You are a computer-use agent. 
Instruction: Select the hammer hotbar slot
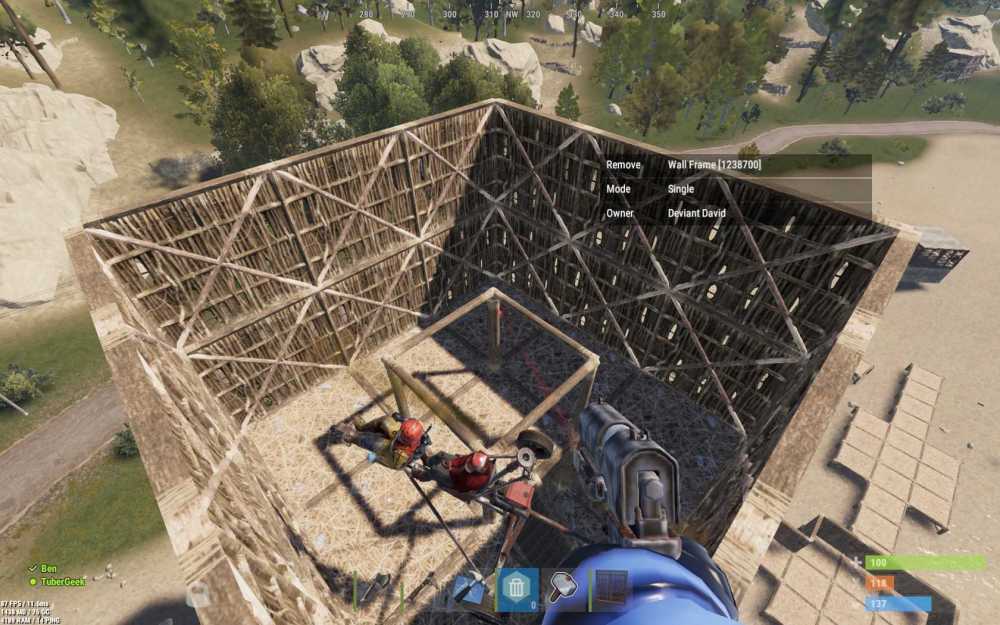[x=565, y=589]
